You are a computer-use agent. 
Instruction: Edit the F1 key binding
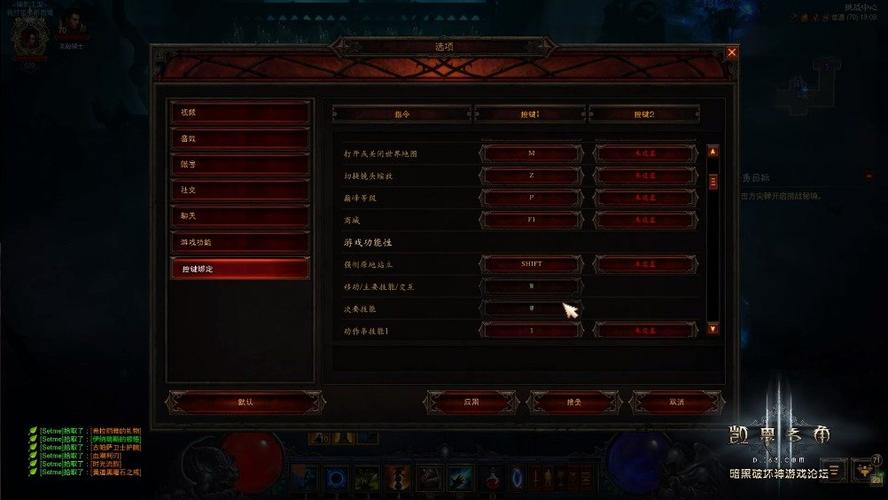[x=531, y=219]
